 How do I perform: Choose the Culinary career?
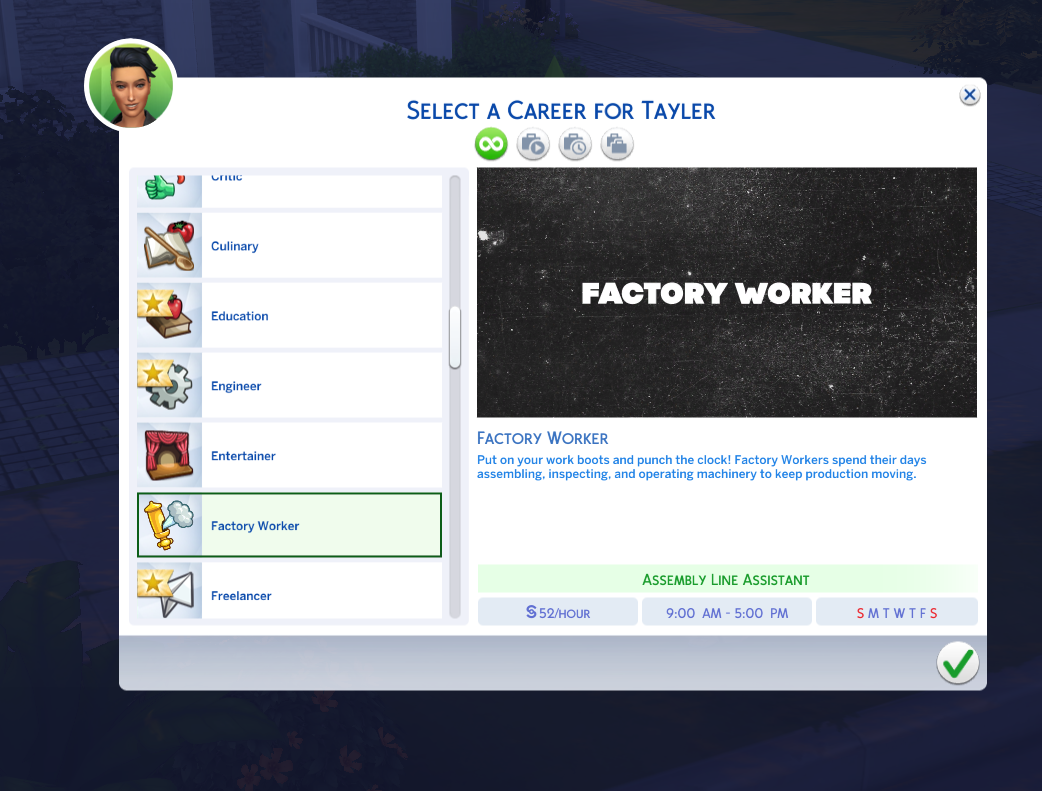[x=289, y=246]
